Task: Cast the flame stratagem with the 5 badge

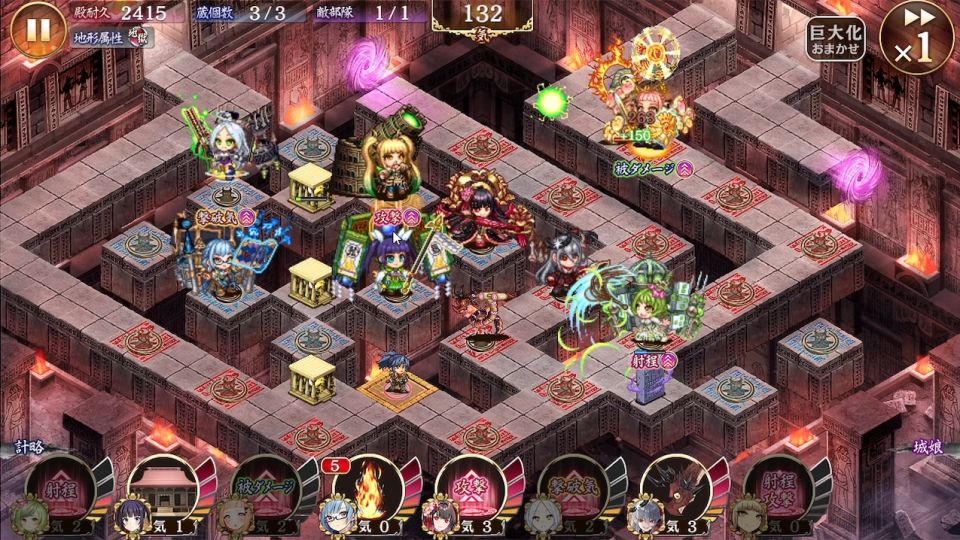Action: coord(369,492)
